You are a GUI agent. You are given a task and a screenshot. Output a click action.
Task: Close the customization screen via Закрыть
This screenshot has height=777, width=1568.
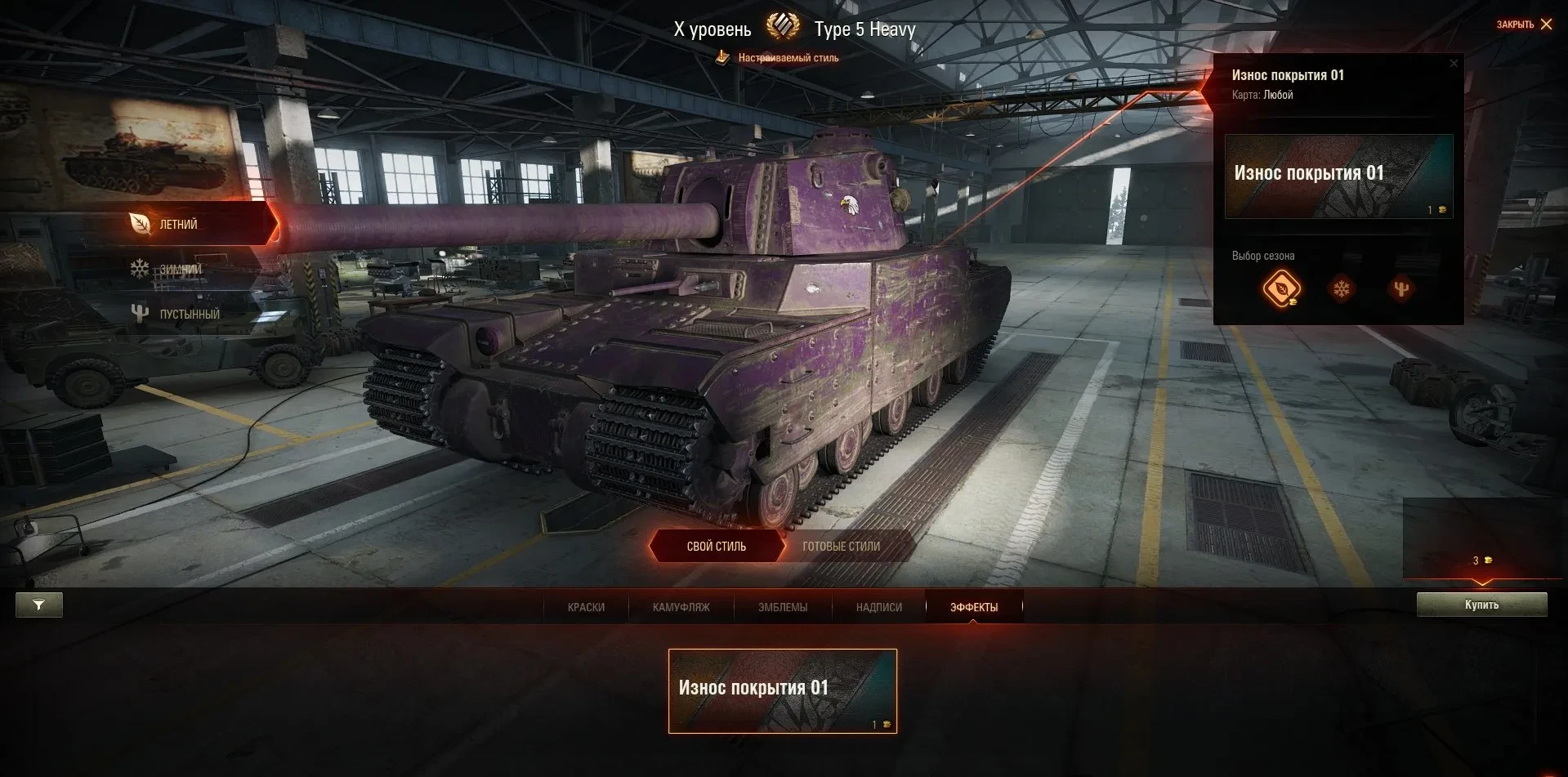1524,25
